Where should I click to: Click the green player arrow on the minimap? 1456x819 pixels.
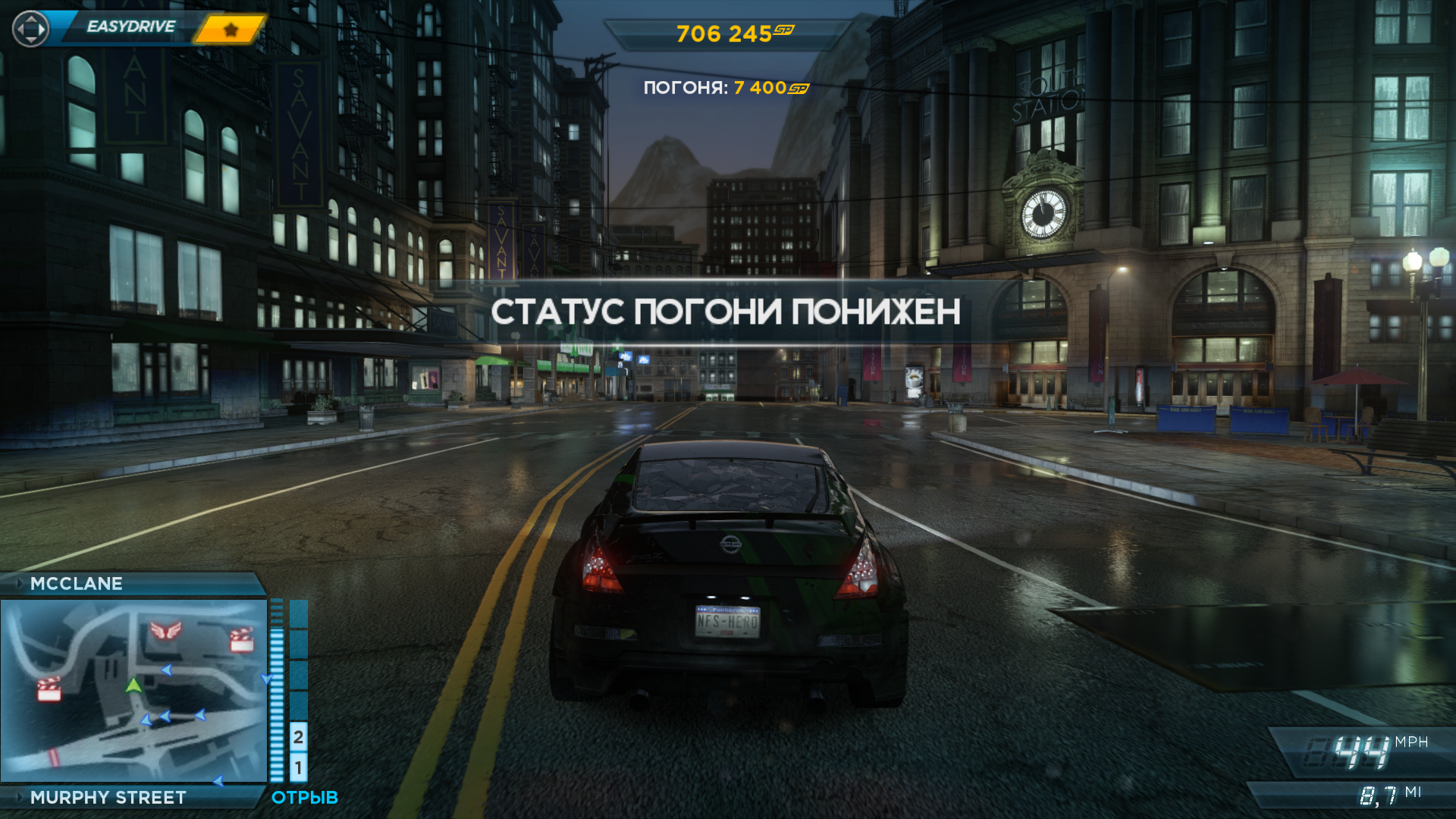point(133,686)
